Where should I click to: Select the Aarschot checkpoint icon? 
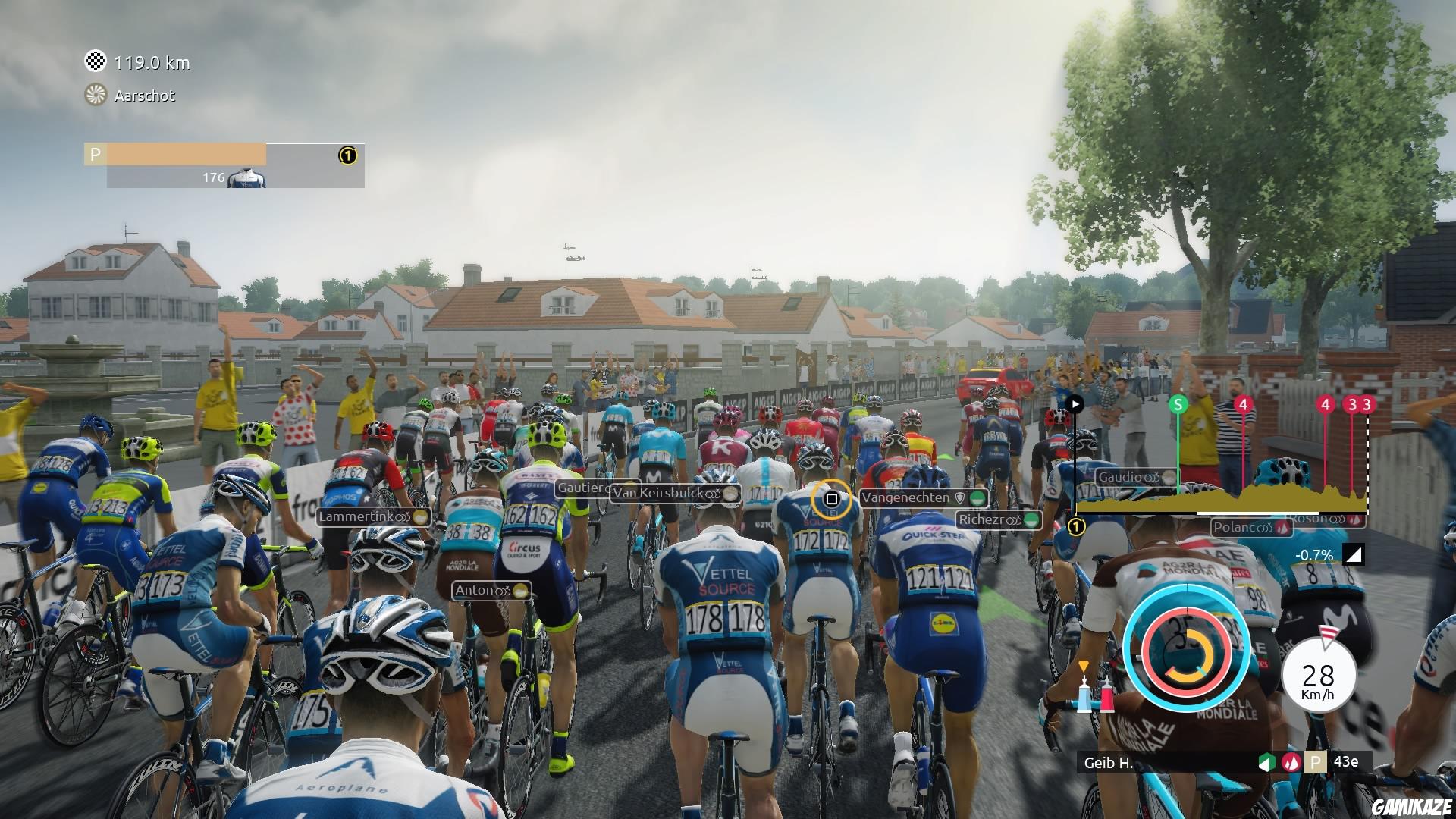[94, 96]
